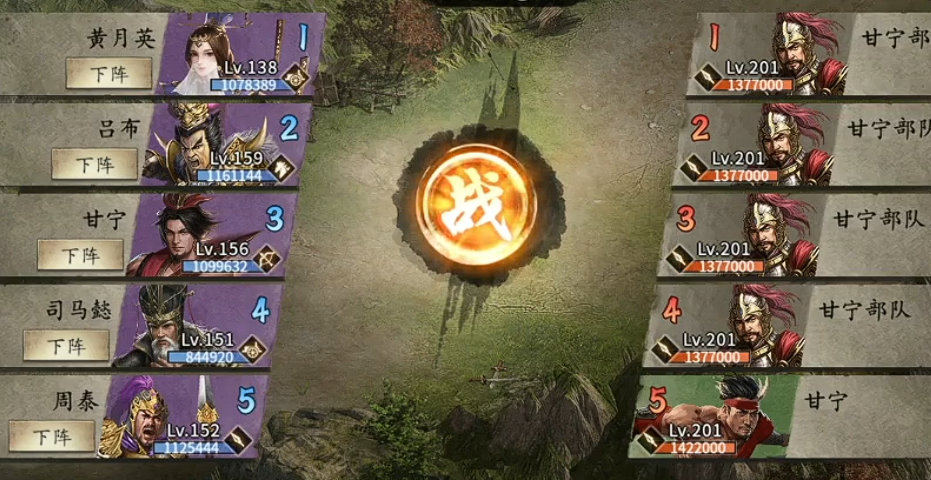Remove 黄月英 using her 下阵 button

pyautogui.click(x=109, y=73)
